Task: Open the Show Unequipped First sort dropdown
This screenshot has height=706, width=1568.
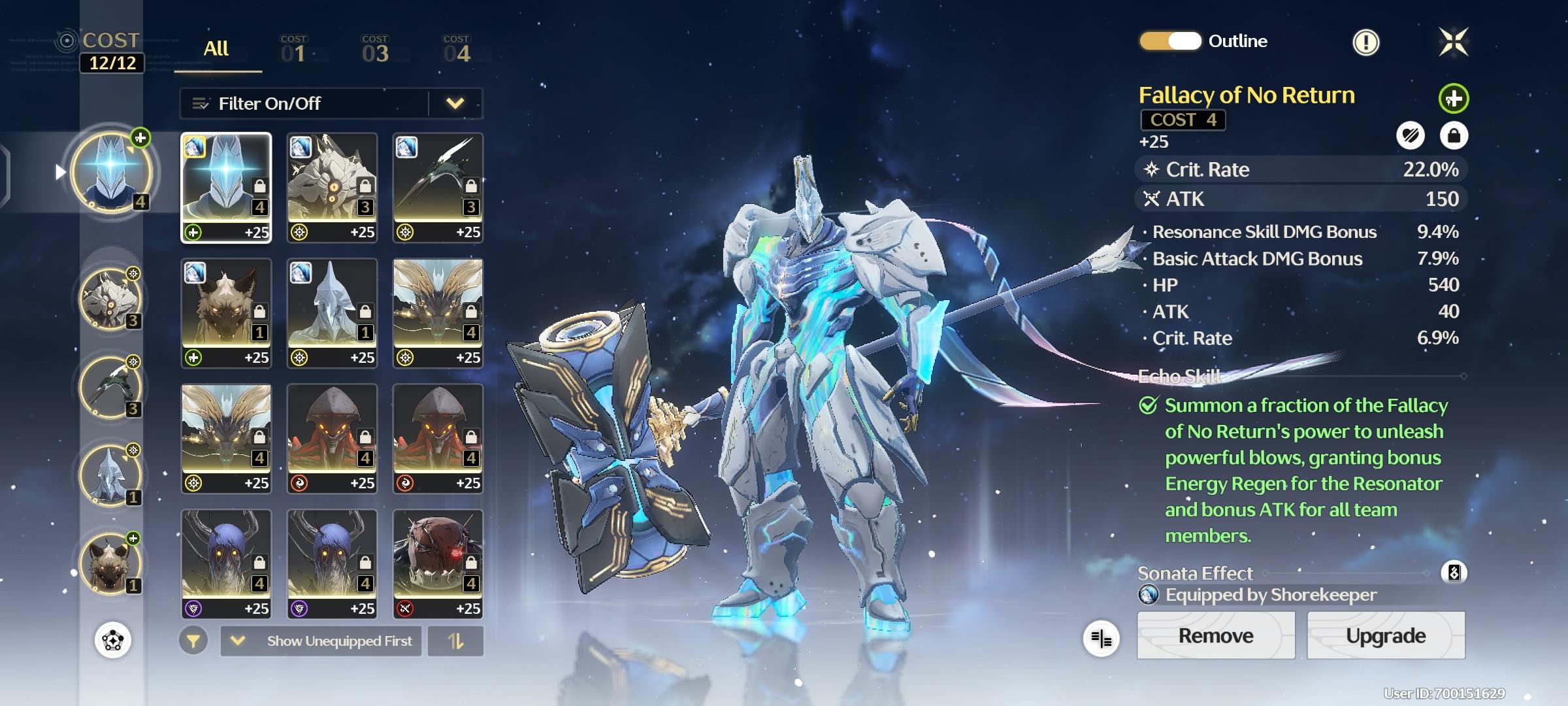Action: click(x=321, y=641)
